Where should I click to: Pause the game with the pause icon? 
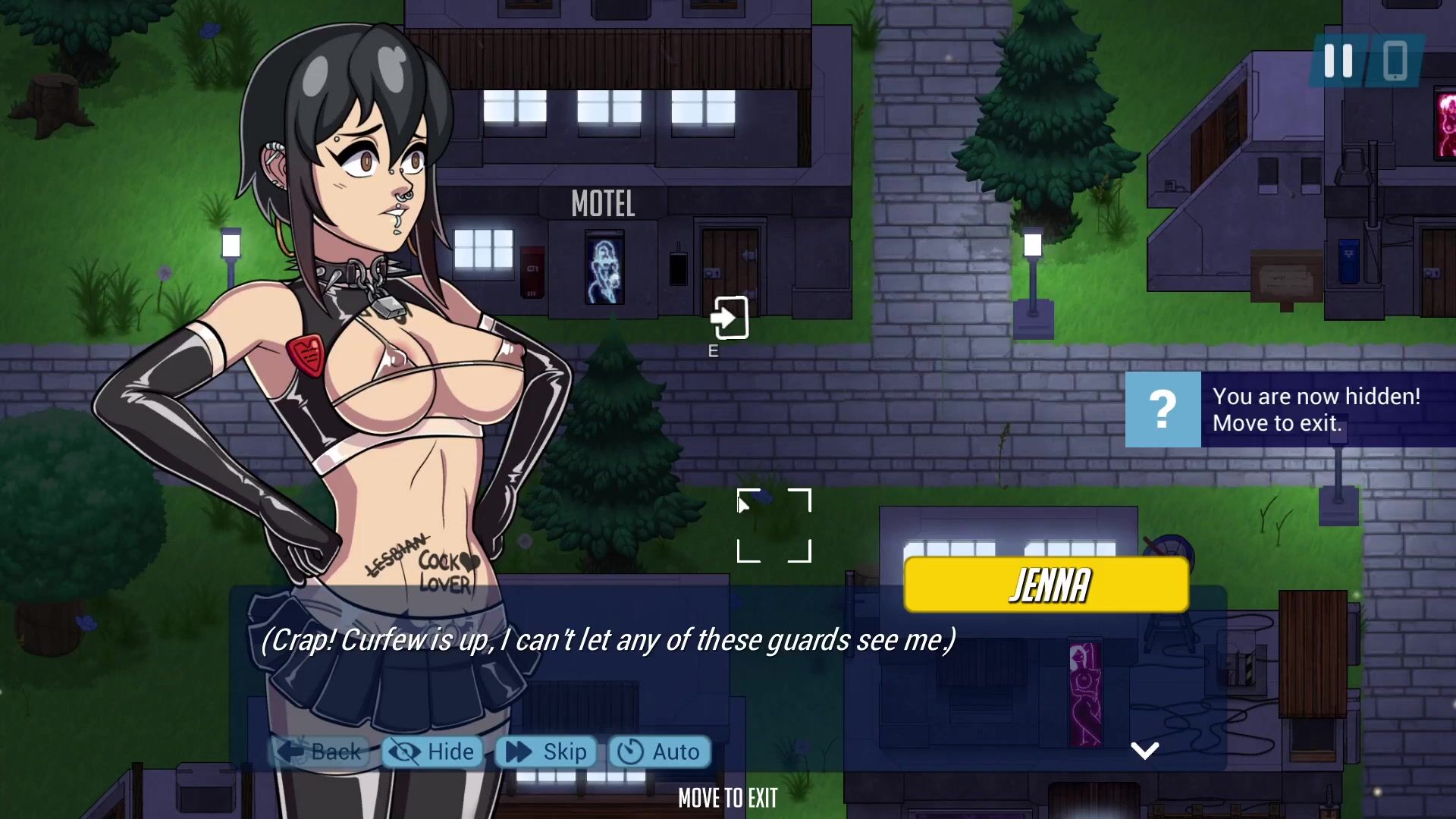click(1338, 61)
